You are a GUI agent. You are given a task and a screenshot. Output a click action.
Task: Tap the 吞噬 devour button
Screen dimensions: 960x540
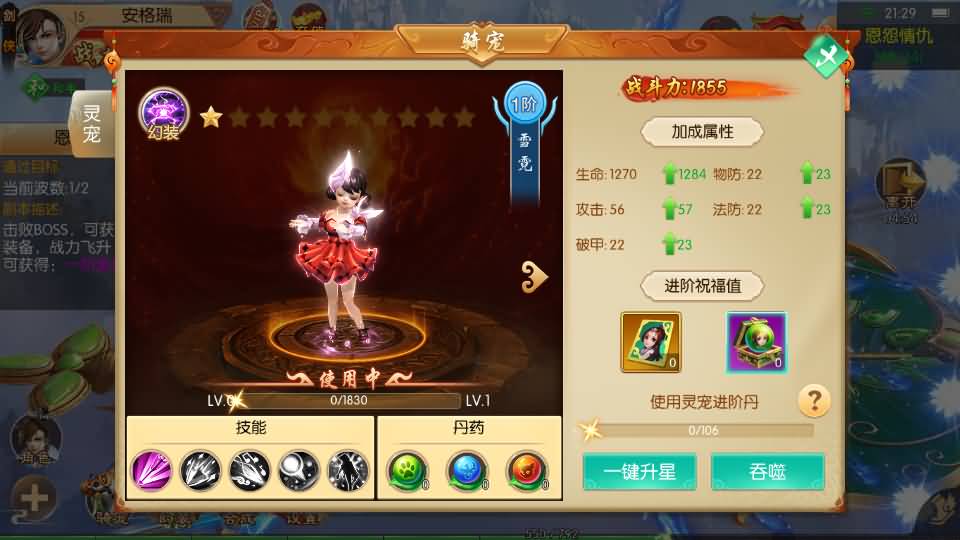[767, 472]
